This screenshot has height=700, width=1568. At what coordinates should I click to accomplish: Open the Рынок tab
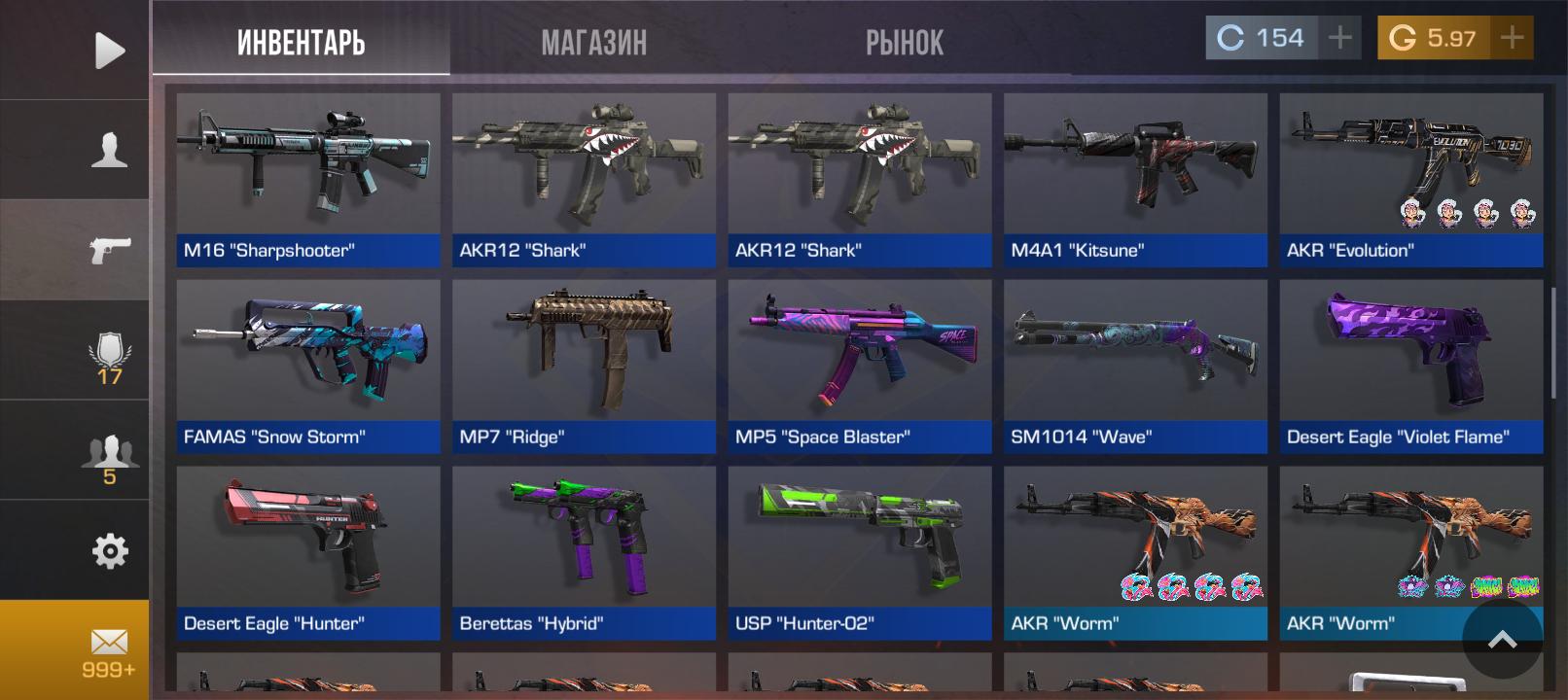pos(904,42)
